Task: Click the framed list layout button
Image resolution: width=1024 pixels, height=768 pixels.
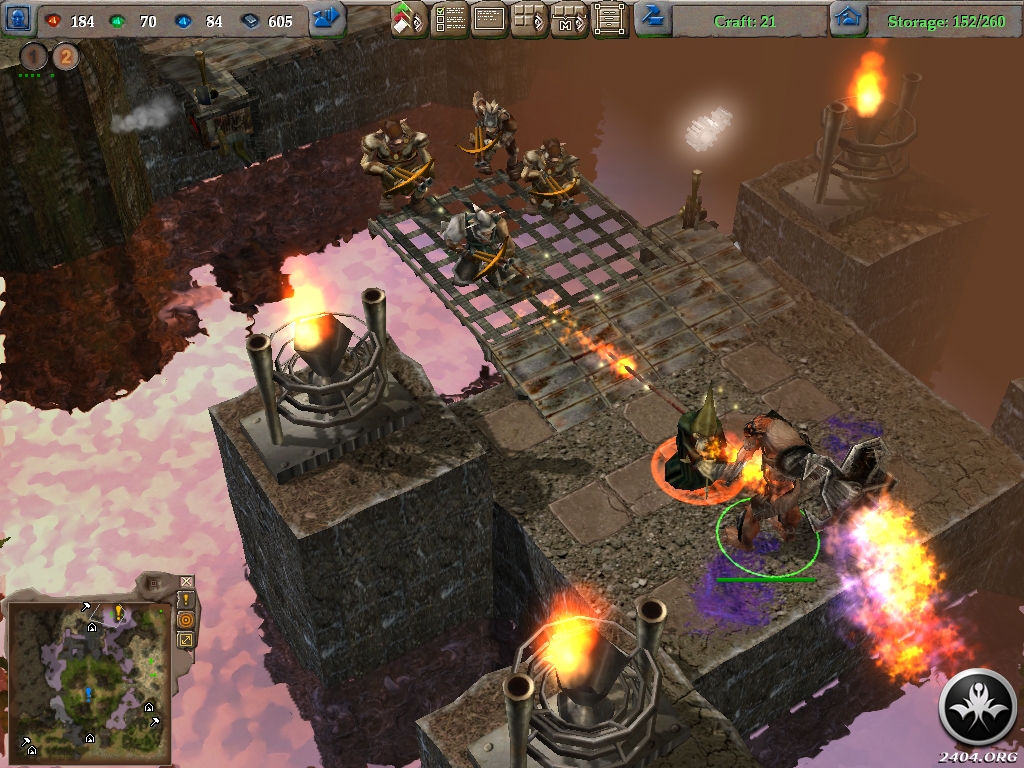Action: (609, 19)
